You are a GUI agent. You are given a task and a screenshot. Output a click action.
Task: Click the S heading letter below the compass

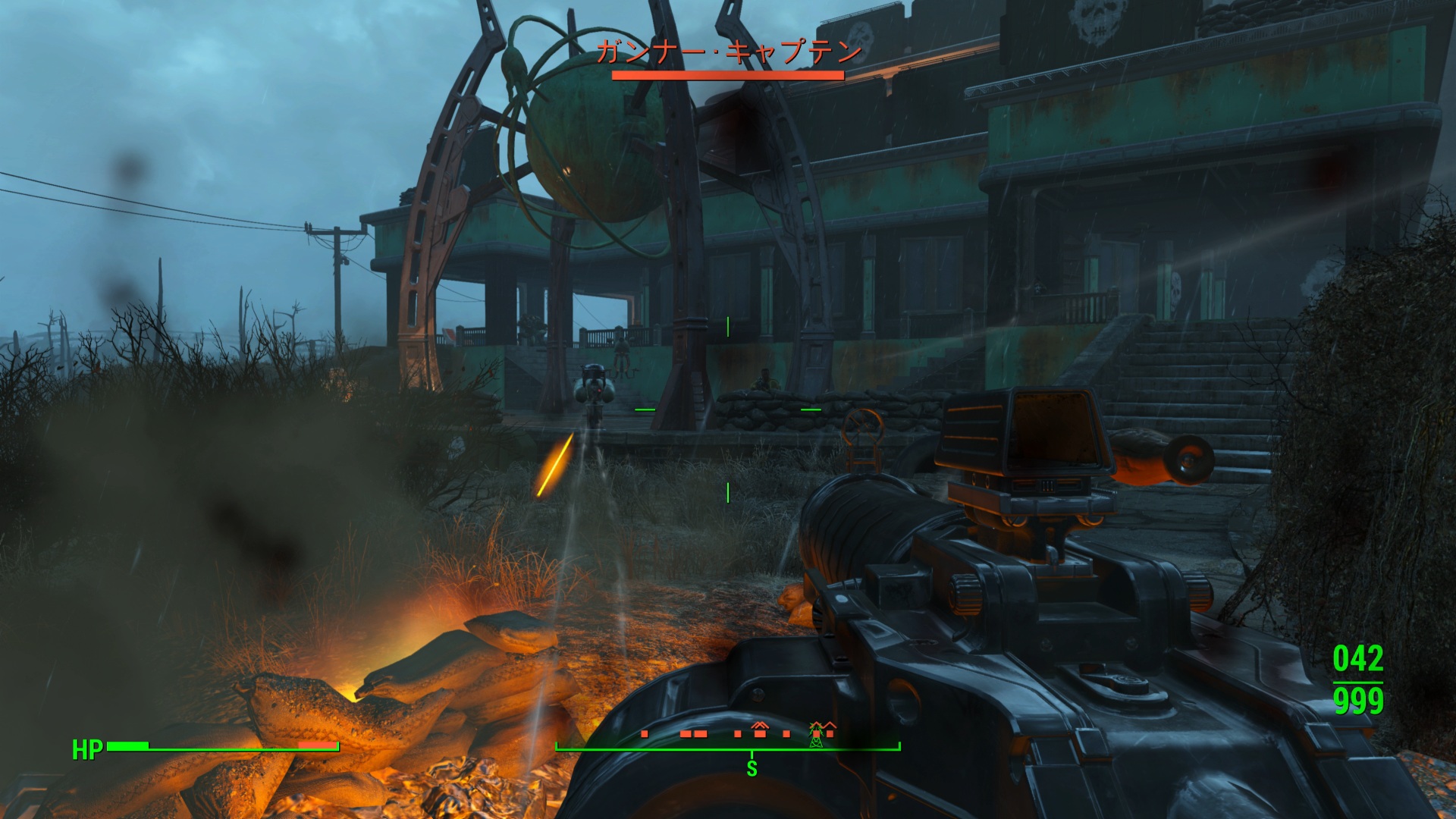click(752, 769)
